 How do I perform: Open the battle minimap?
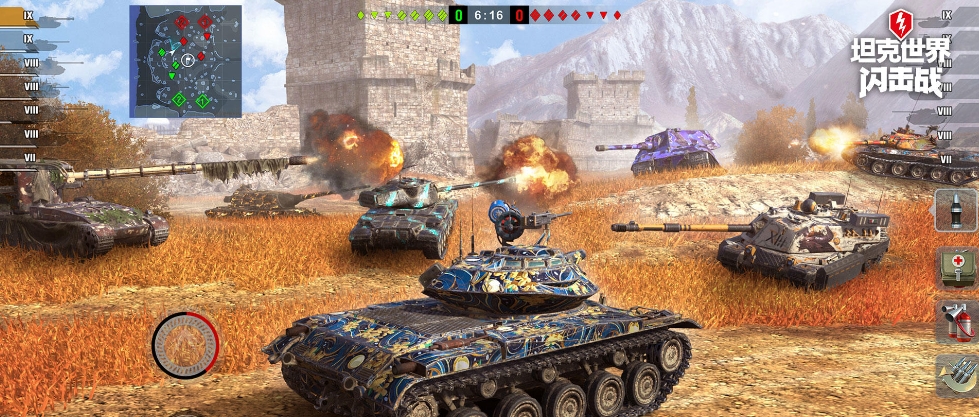coord(185,58)
